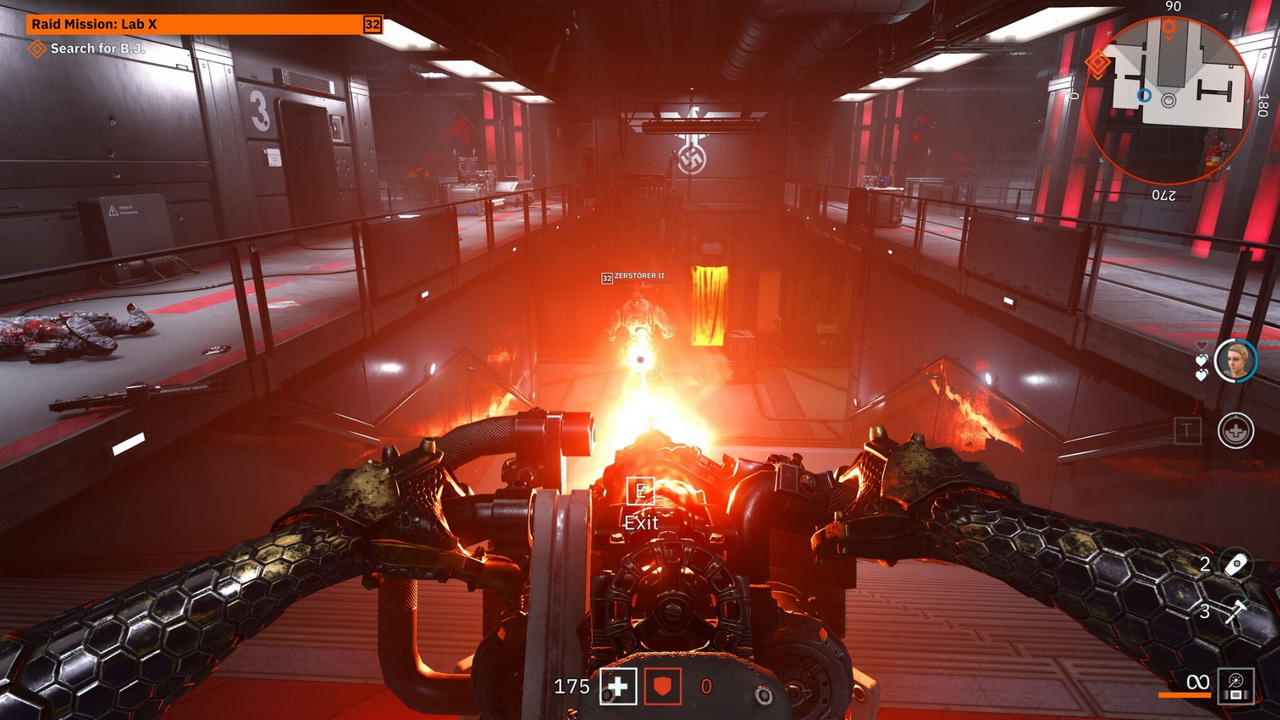
Task: Open the minimap in the corner
Action: [x=1168, y=100]
